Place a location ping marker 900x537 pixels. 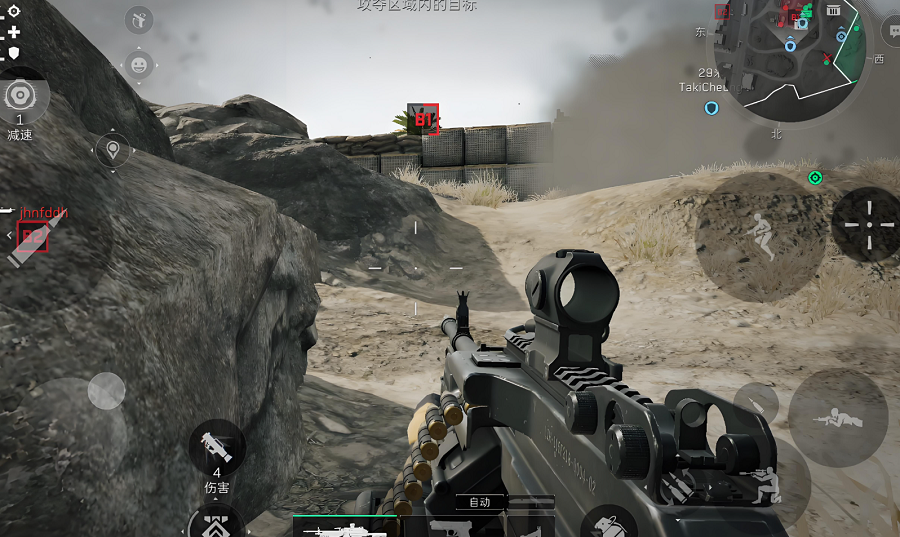[113, 151]
